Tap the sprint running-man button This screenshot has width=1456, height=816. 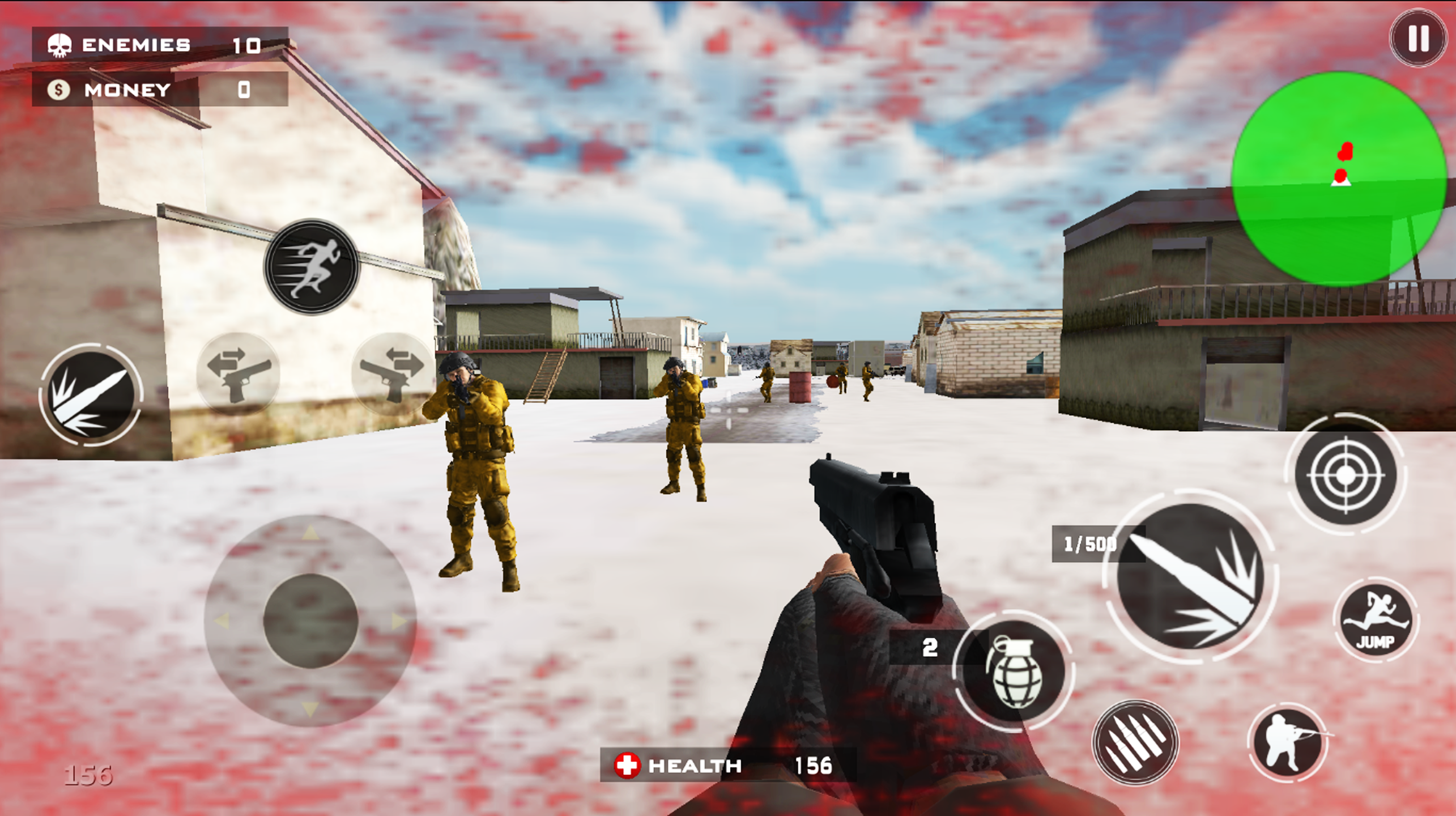312,266
